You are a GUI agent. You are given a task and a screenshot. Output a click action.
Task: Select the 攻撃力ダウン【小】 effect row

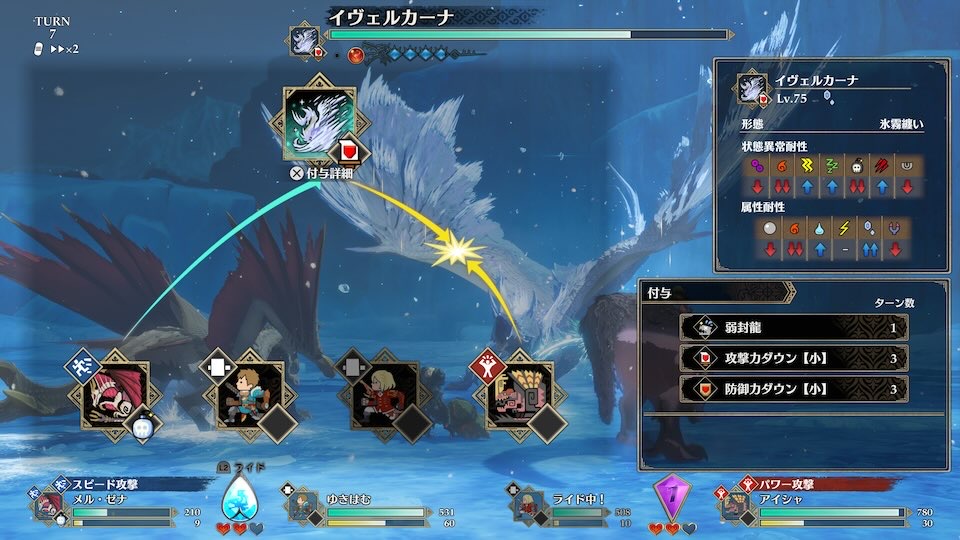(x=793, y=358)
